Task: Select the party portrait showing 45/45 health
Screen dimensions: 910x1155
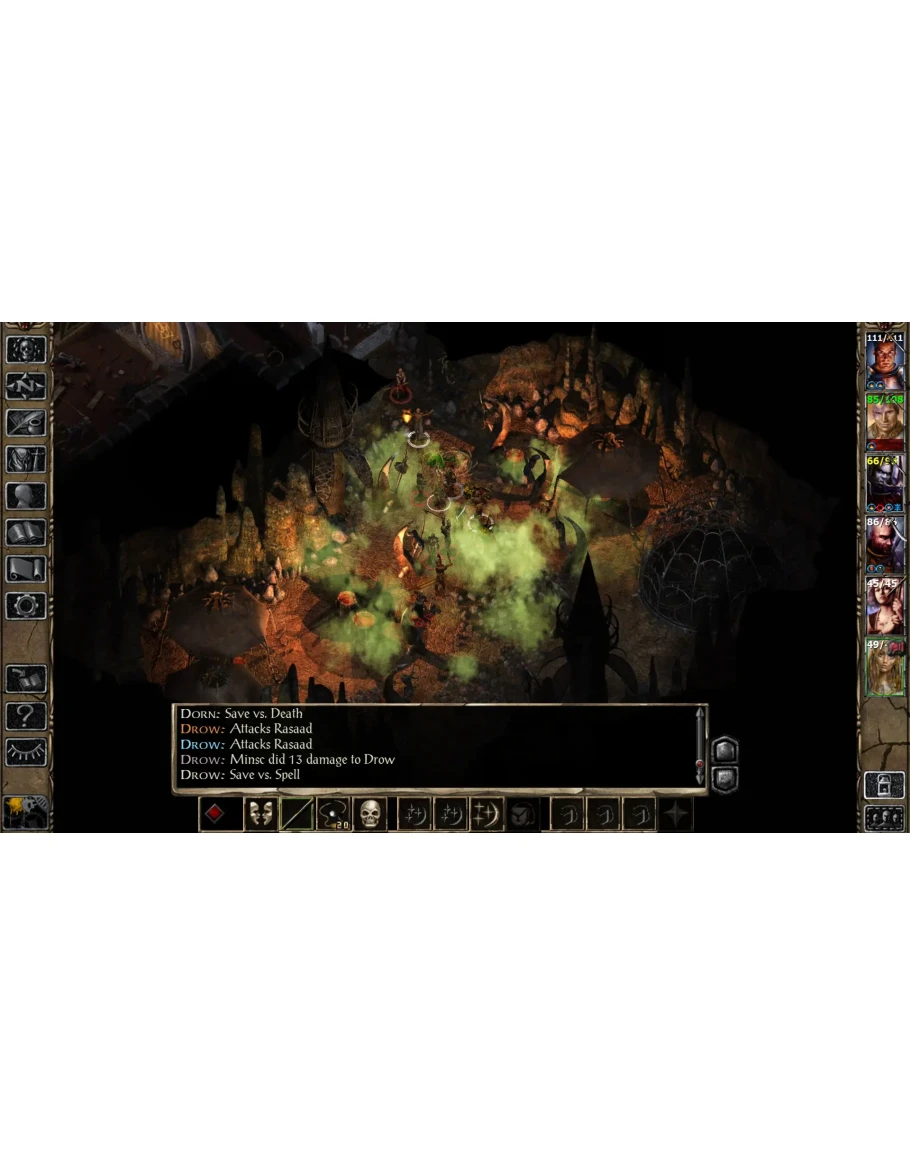Action: 884,605
